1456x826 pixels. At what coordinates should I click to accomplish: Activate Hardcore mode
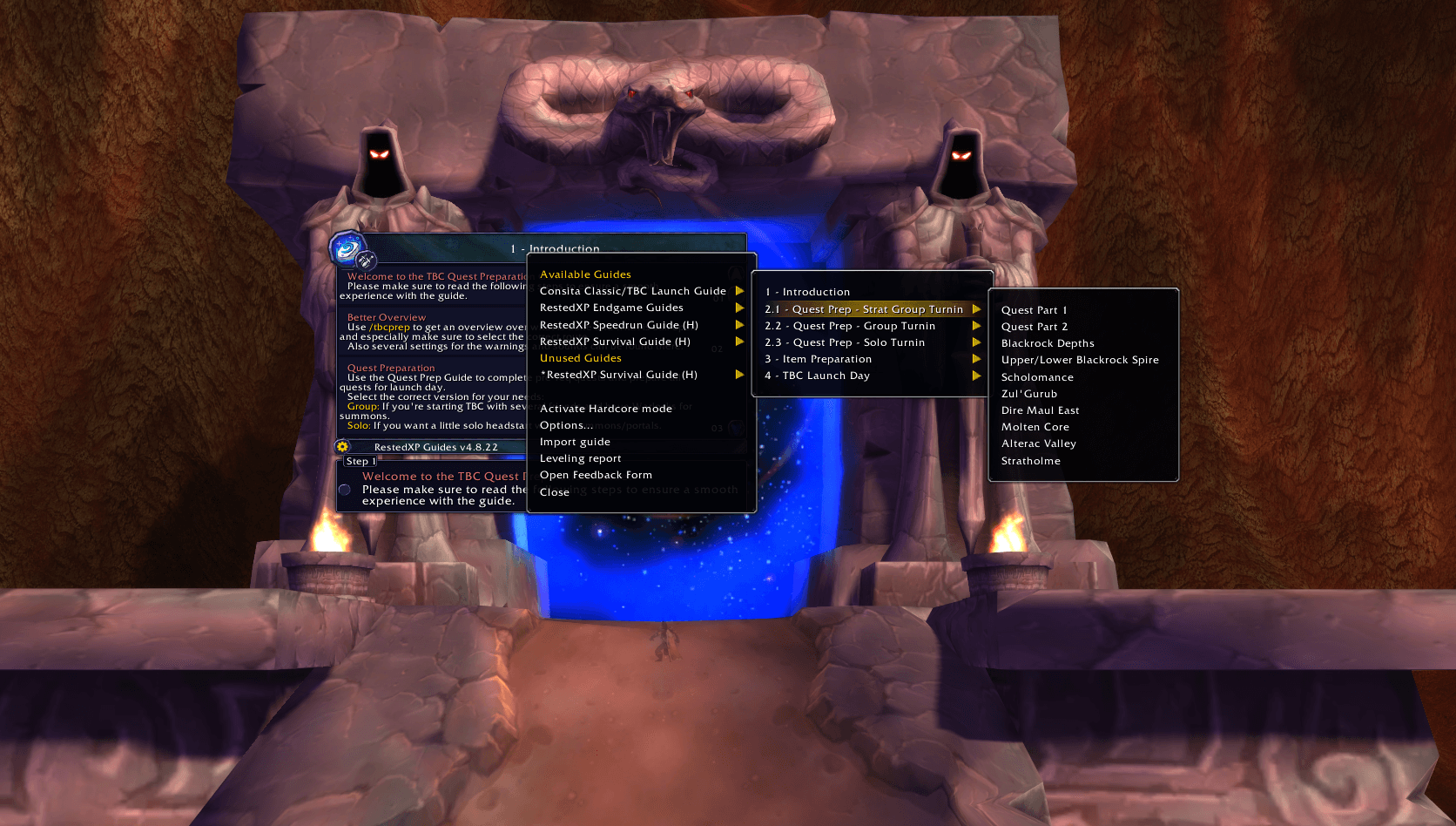[x=605, y=408]
